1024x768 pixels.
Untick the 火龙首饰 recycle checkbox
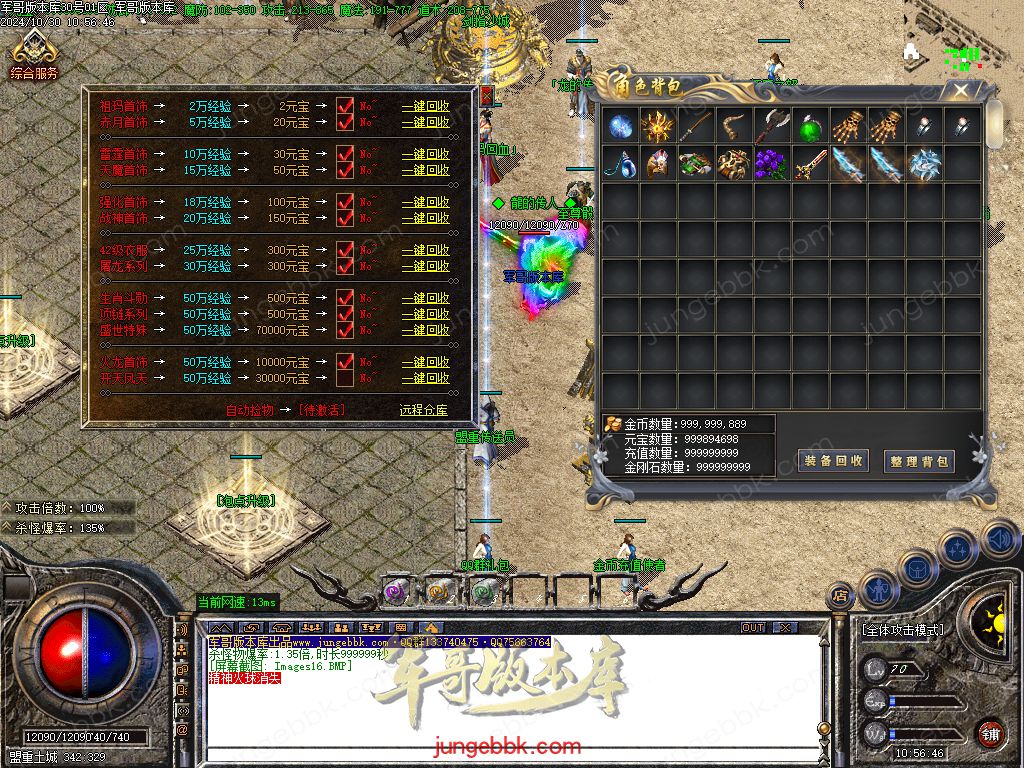point(345,361)
